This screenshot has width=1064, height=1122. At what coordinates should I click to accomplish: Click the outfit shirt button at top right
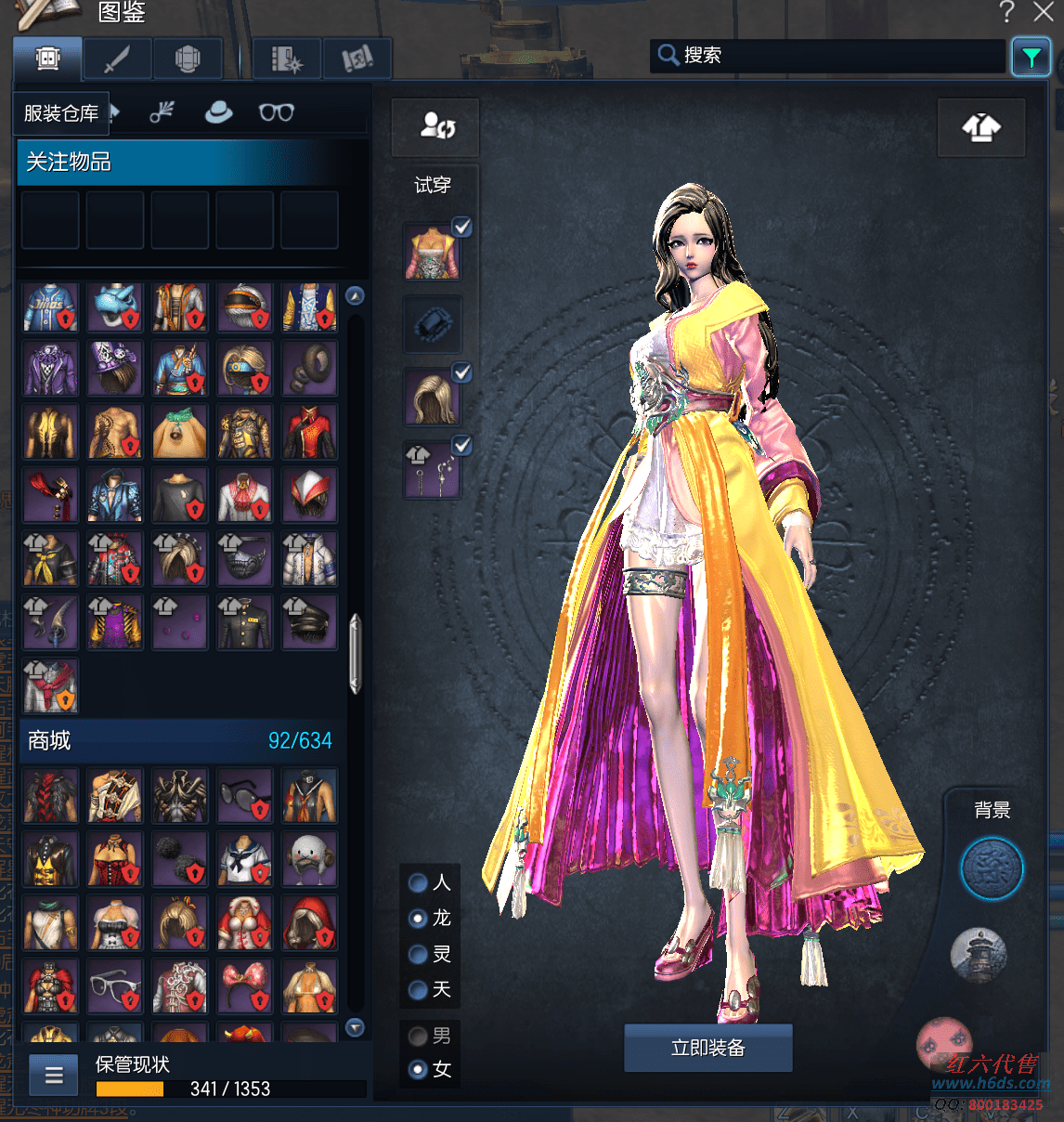[x=980, y=127]
